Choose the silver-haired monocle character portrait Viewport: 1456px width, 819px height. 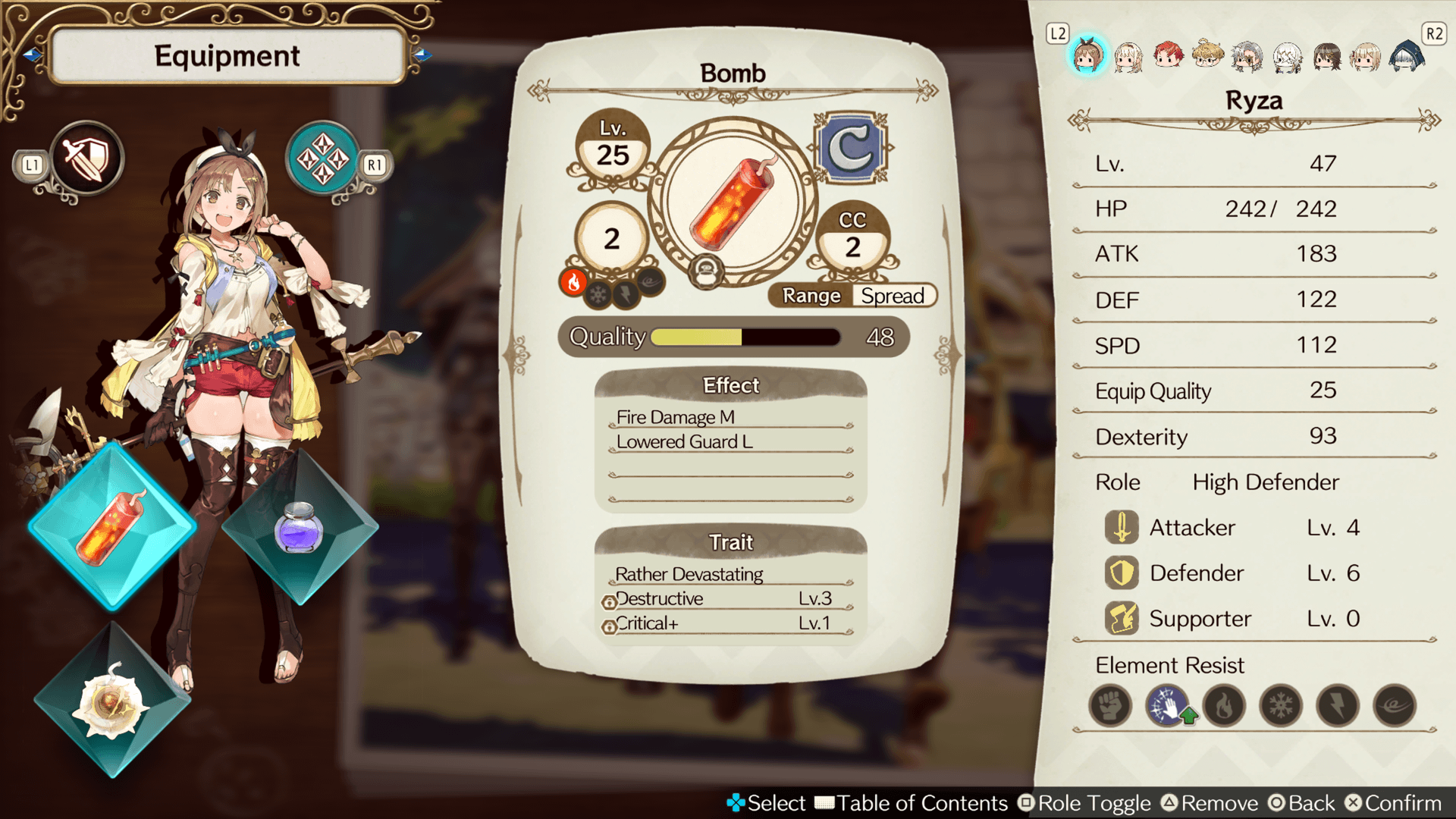1247,55
